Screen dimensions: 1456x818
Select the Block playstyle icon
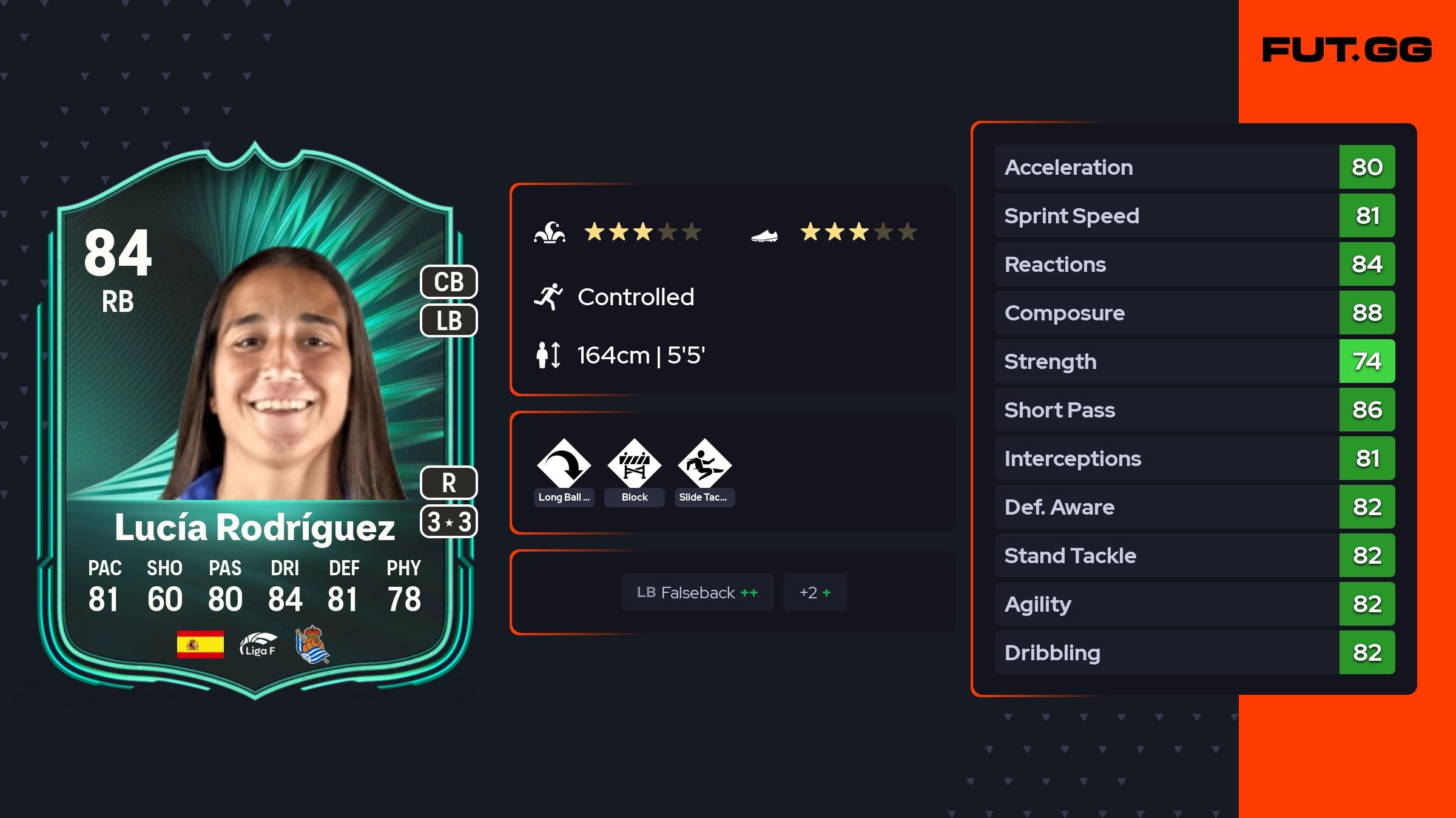coord(635,465)
